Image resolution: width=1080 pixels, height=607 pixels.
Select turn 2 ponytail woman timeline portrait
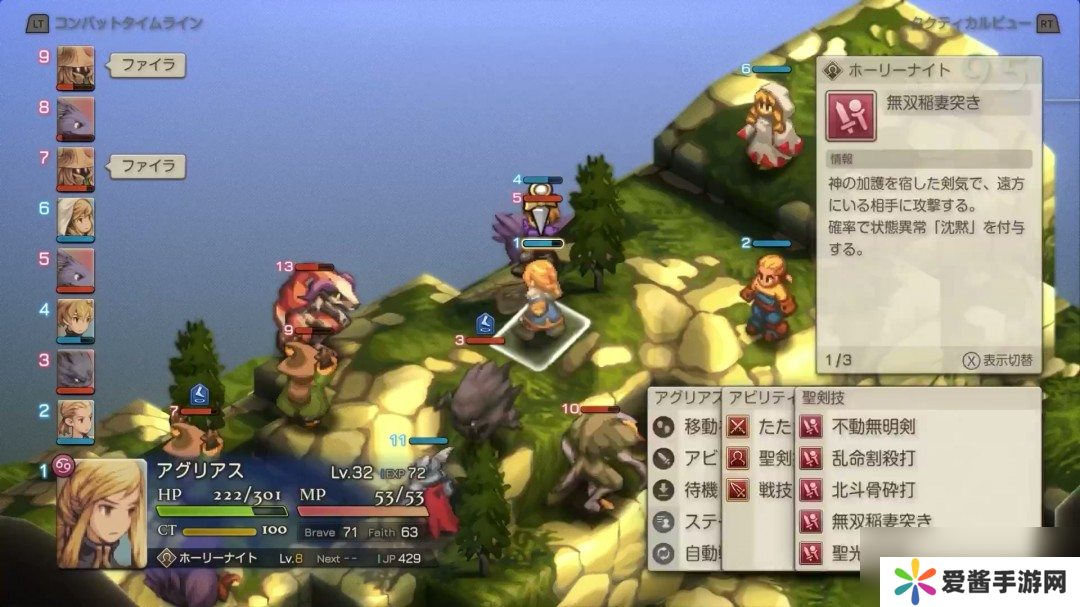pos(76,421)
